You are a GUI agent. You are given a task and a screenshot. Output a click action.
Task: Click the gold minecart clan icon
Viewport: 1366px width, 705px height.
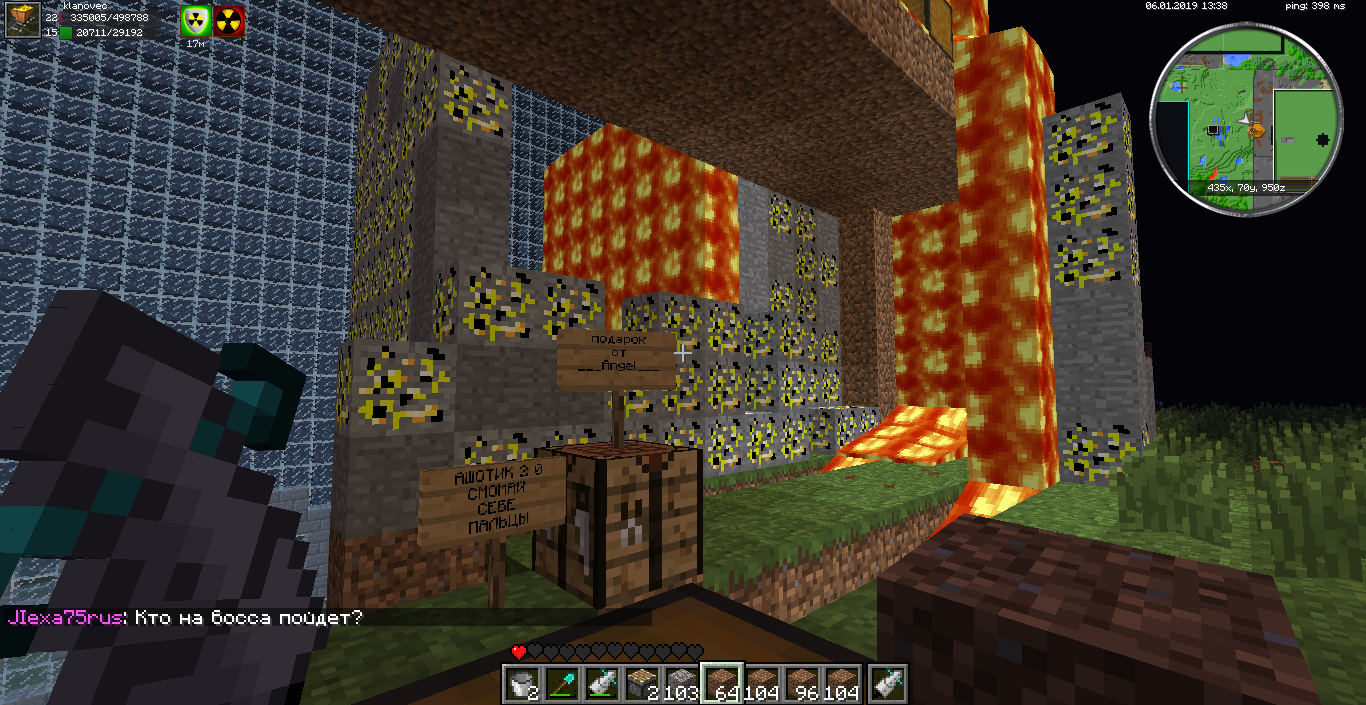[x=22, y=20]
